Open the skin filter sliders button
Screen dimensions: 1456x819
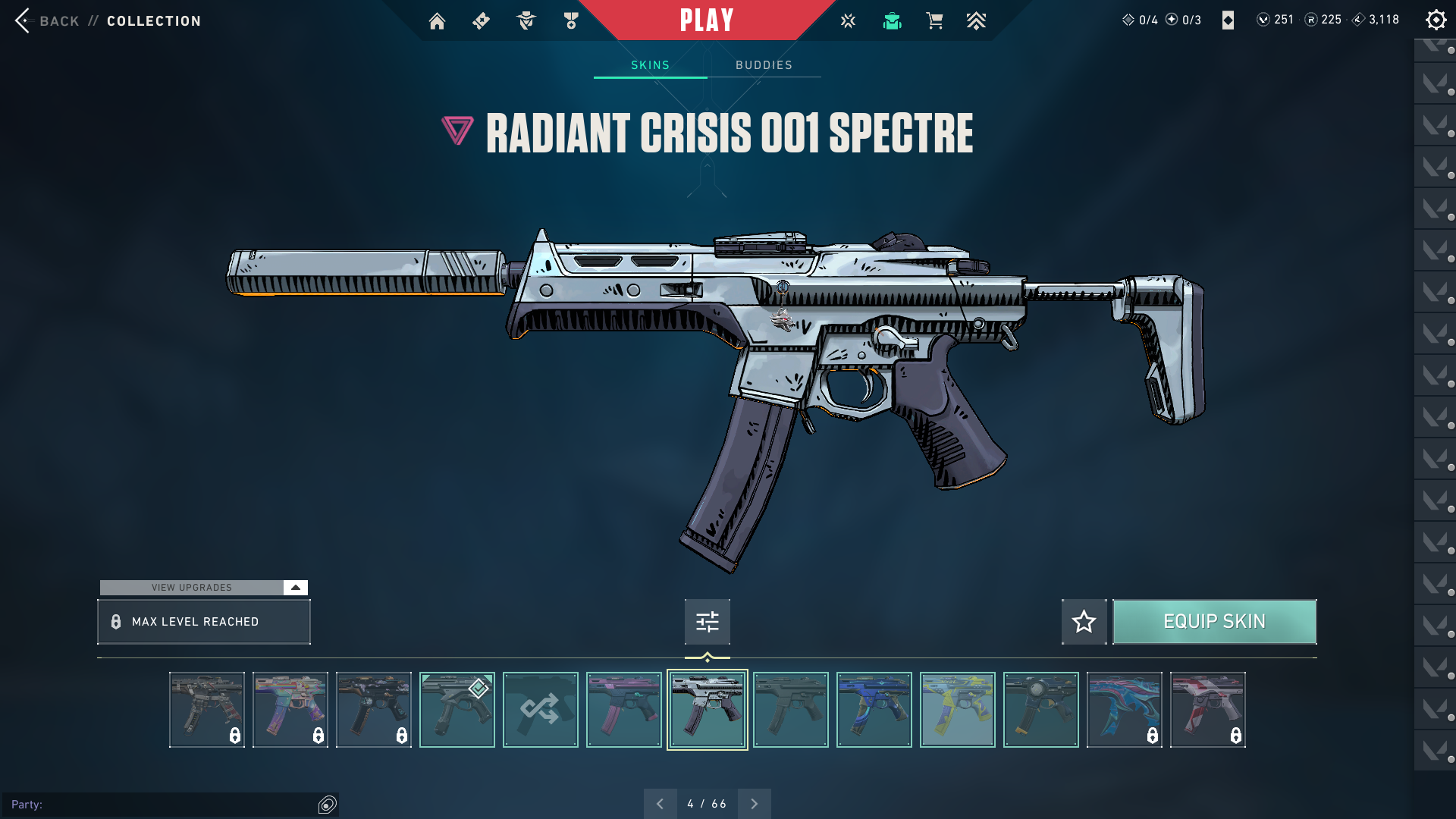coord(707,622)
